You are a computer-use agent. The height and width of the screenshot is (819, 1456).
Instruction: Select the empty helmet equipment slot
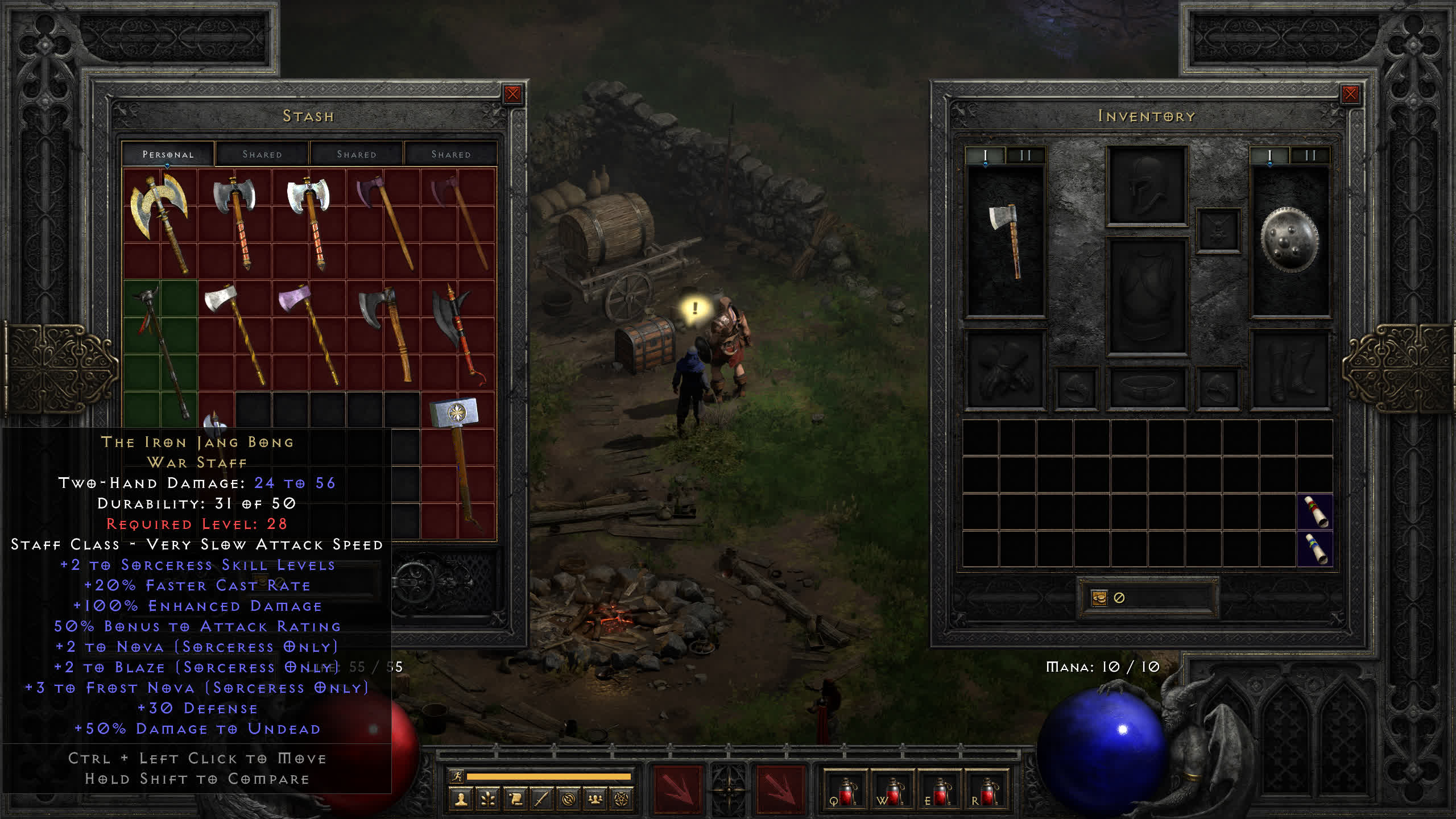pos(1147,185)
